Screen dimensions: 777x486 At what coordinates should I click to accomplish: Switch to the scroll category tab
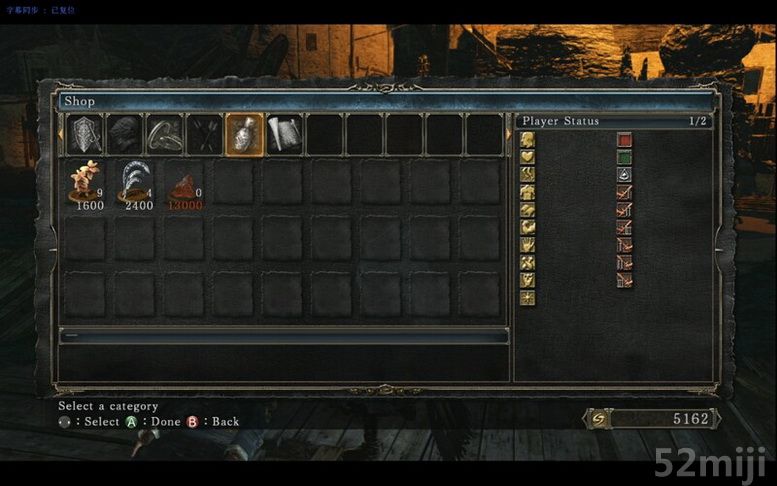(x=284, y=134)
